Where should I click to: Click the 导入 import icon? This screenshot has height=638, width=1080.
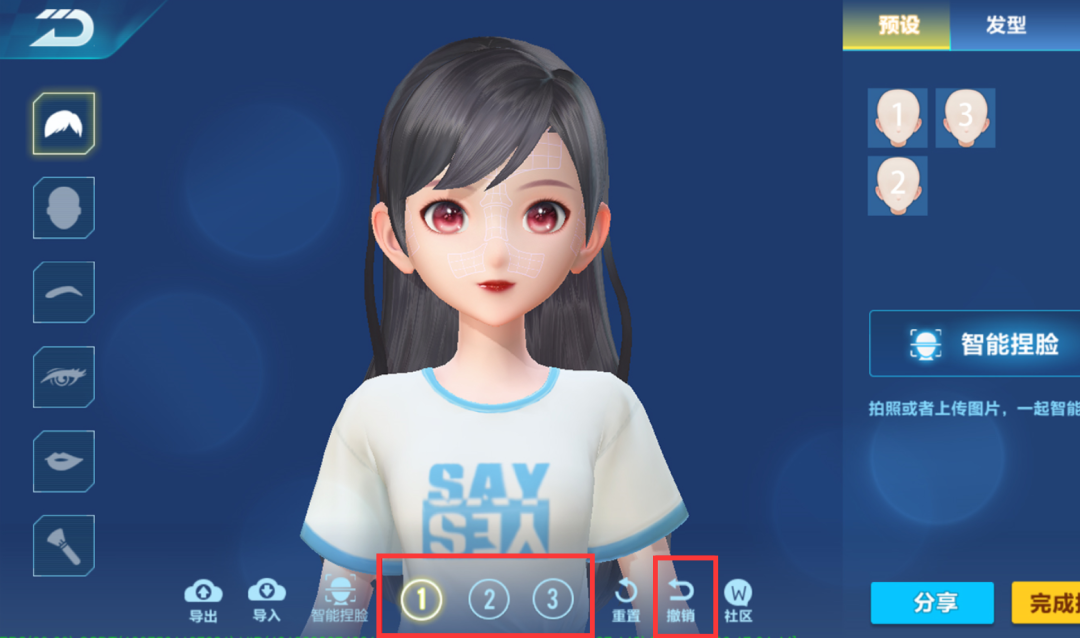click(x=266, y=598)
